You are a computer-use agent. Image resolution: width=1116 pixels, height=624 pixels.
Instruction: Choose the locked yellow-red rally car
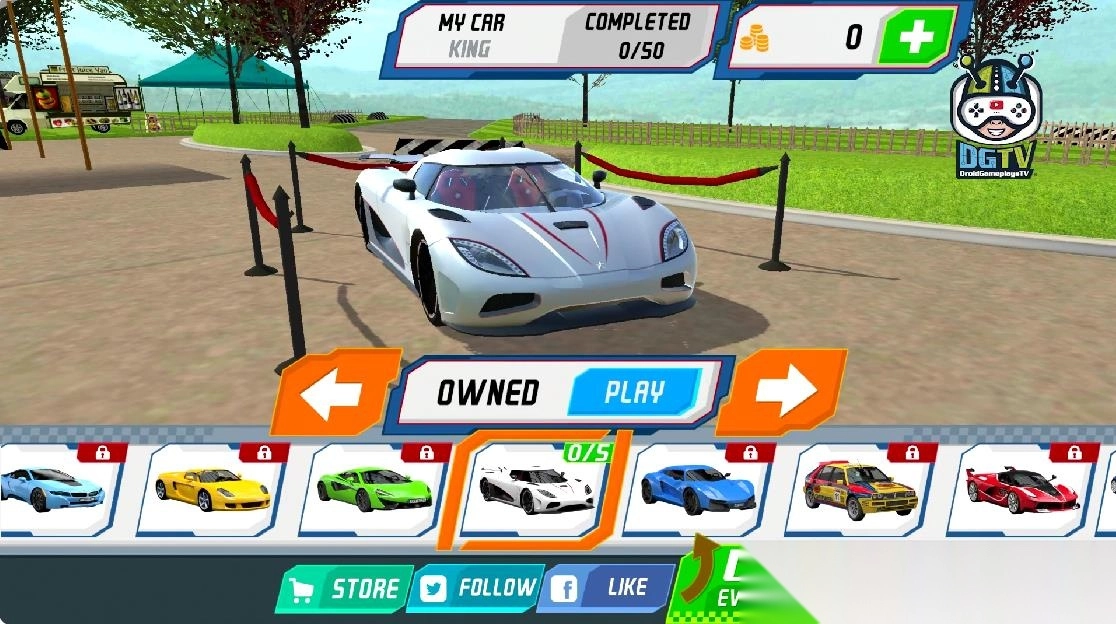coord(860,489)
